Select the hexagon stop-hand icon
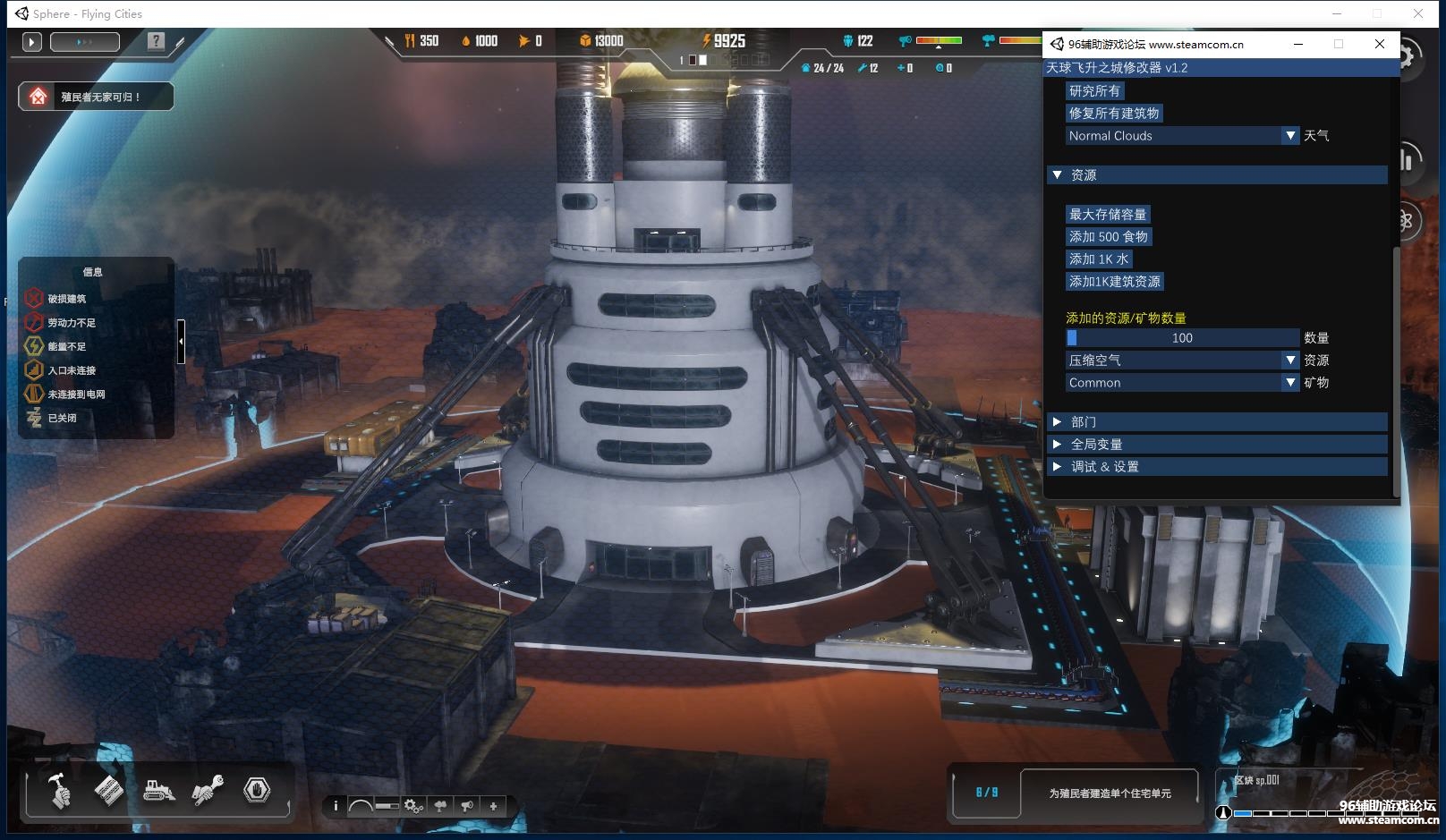Screen dimensions: 1446x840 point(257,790)
